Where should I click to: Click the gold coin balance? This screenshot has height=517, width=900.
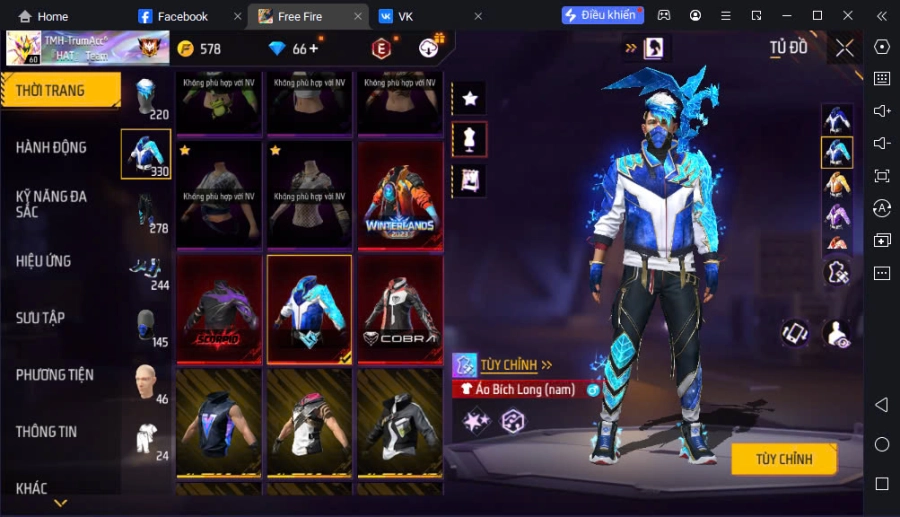(199, 49)
